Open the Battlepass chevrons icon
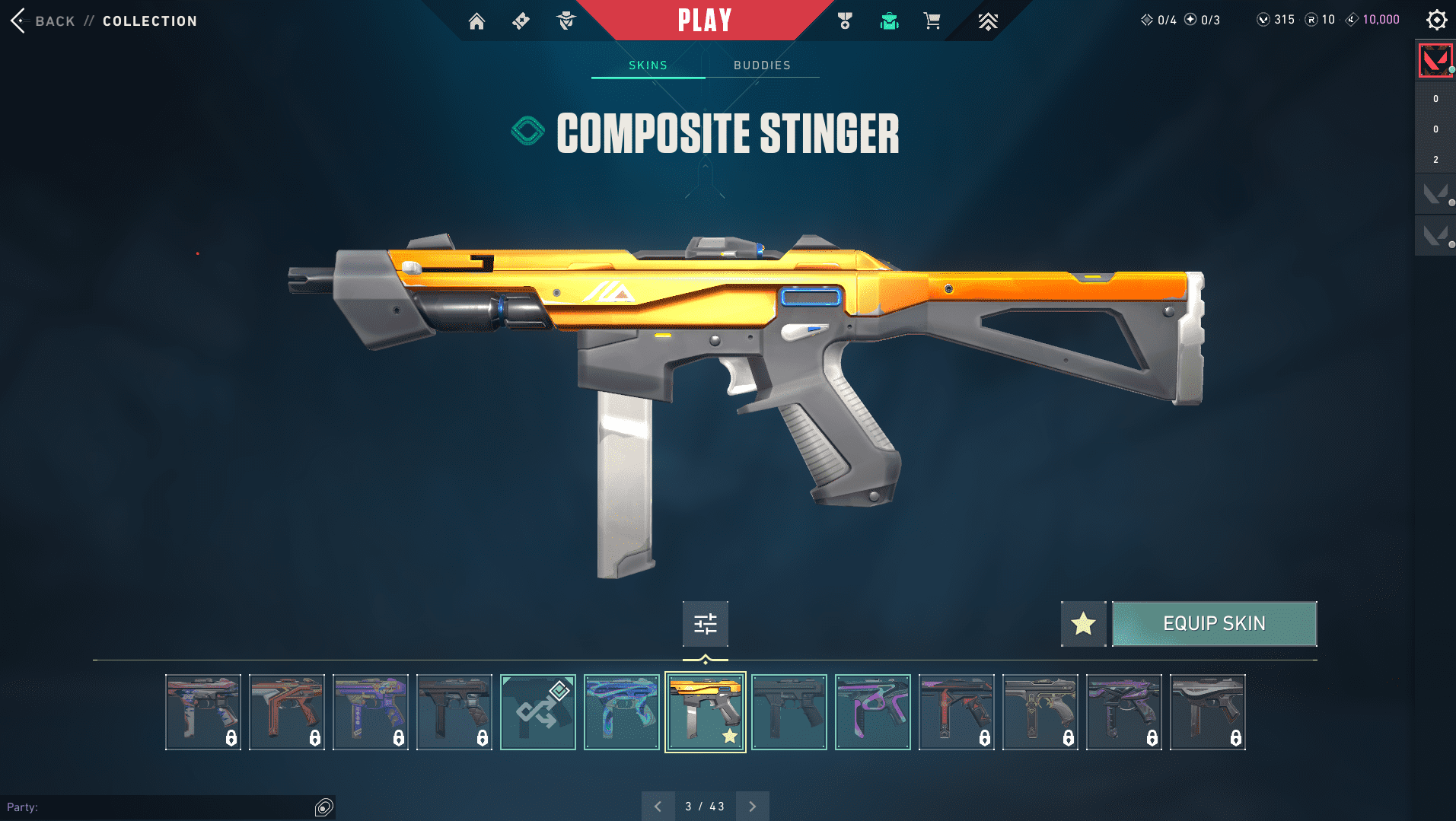1456x821 pixels. tap(987, 21)
